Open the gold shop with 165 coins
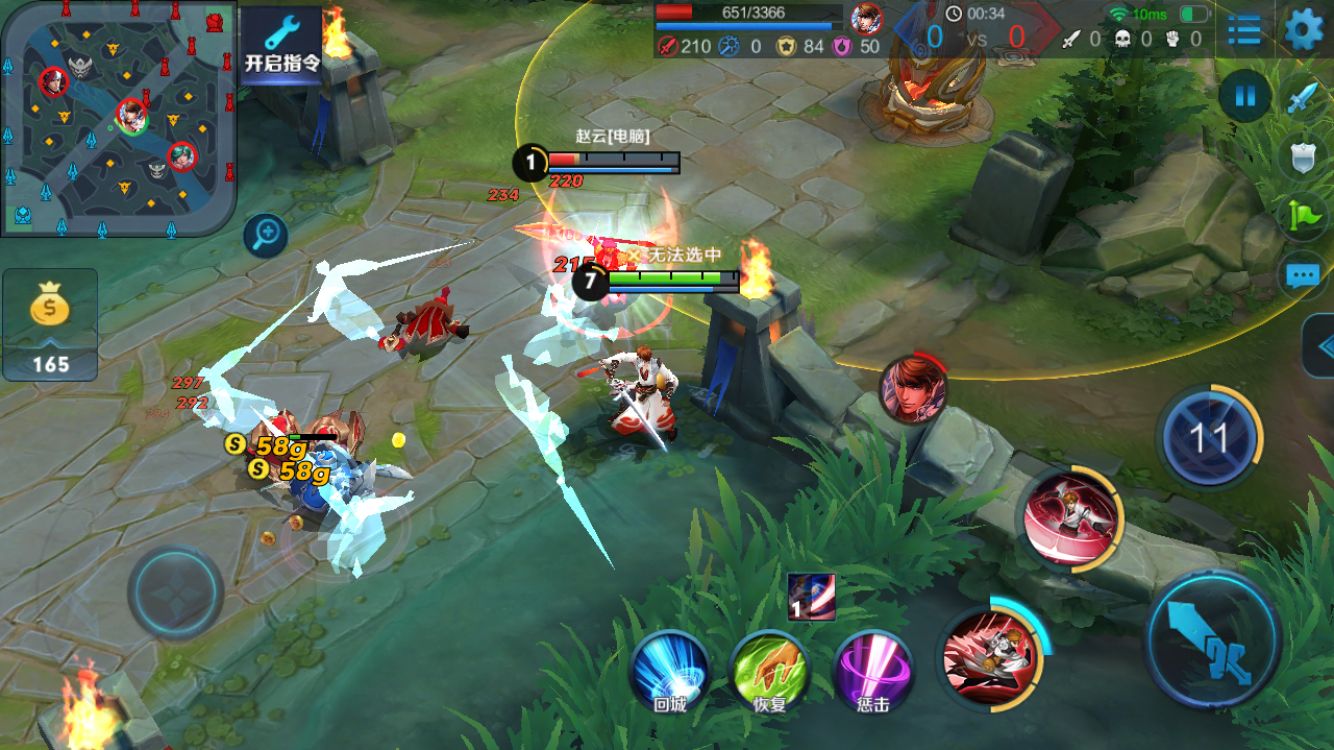This screenshot has width=1334, height=750. click(x=50, y=325)
